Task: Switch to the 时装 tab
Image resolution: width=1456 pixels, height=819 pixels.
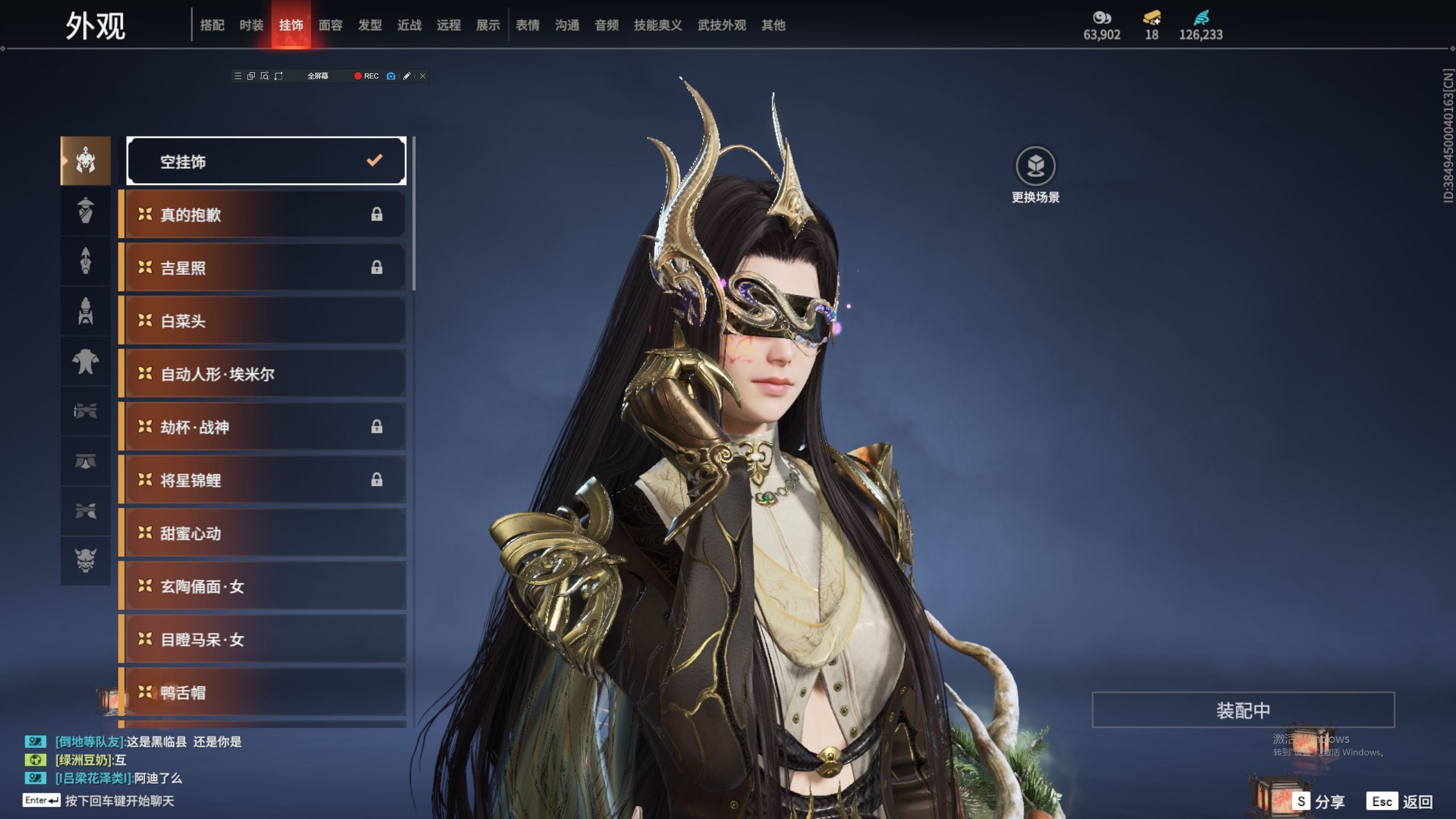Action: 251,25
